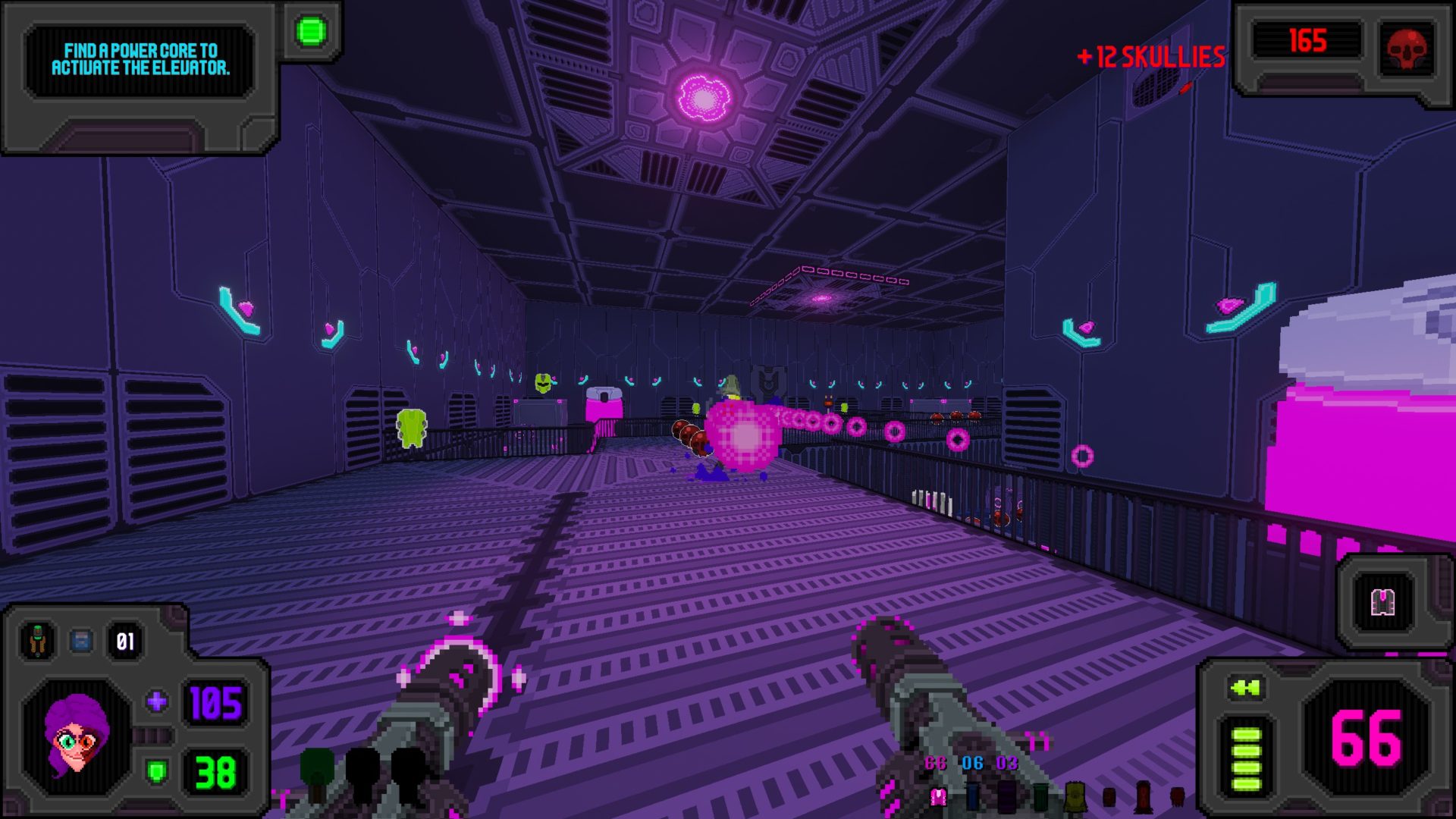Click the current ammo type icon panel
The width and height of the screenshot is (1456, 819).
[1383, 603]
